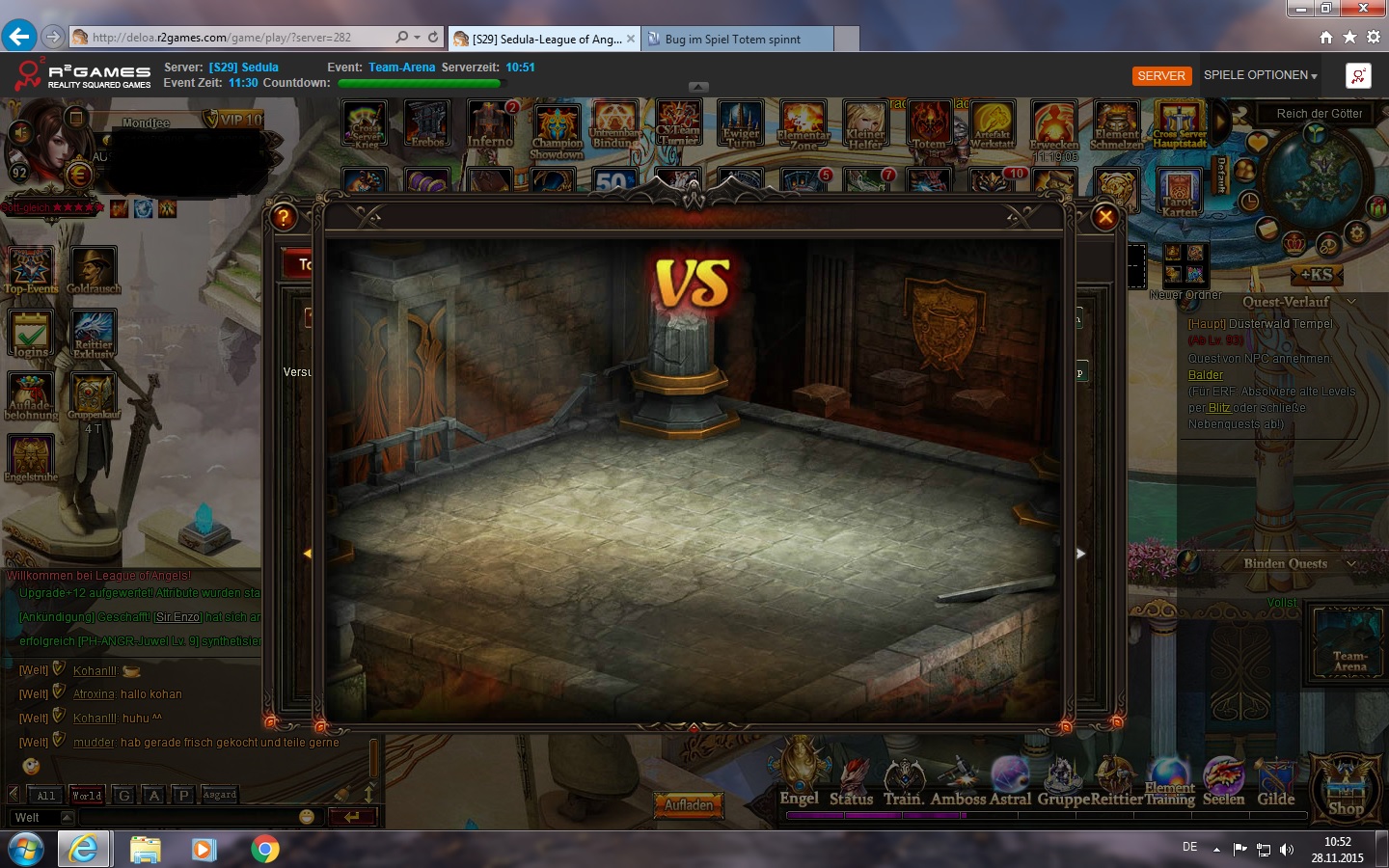Switch to the Bug im Spiel browser tab
The height and width of the screenshot is (868, 1389).
(x=733, y=40)
